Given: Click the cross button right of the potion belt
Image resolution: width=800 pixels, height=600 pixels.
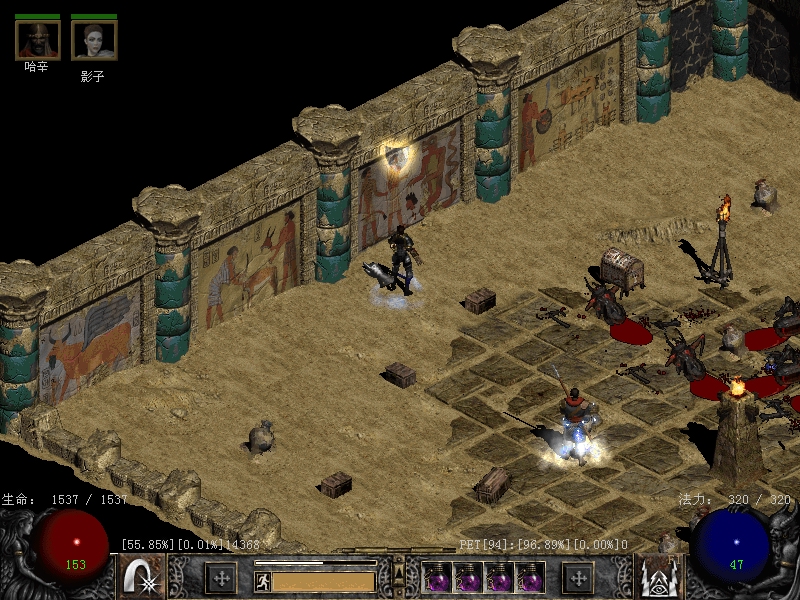Looking at the screenshot, I should point(577,577).
